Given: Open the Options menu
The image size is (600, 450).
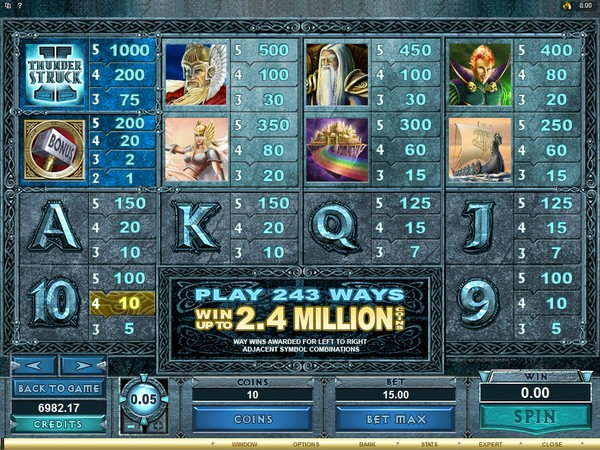Looking at the screenshot, I should 307,442.
